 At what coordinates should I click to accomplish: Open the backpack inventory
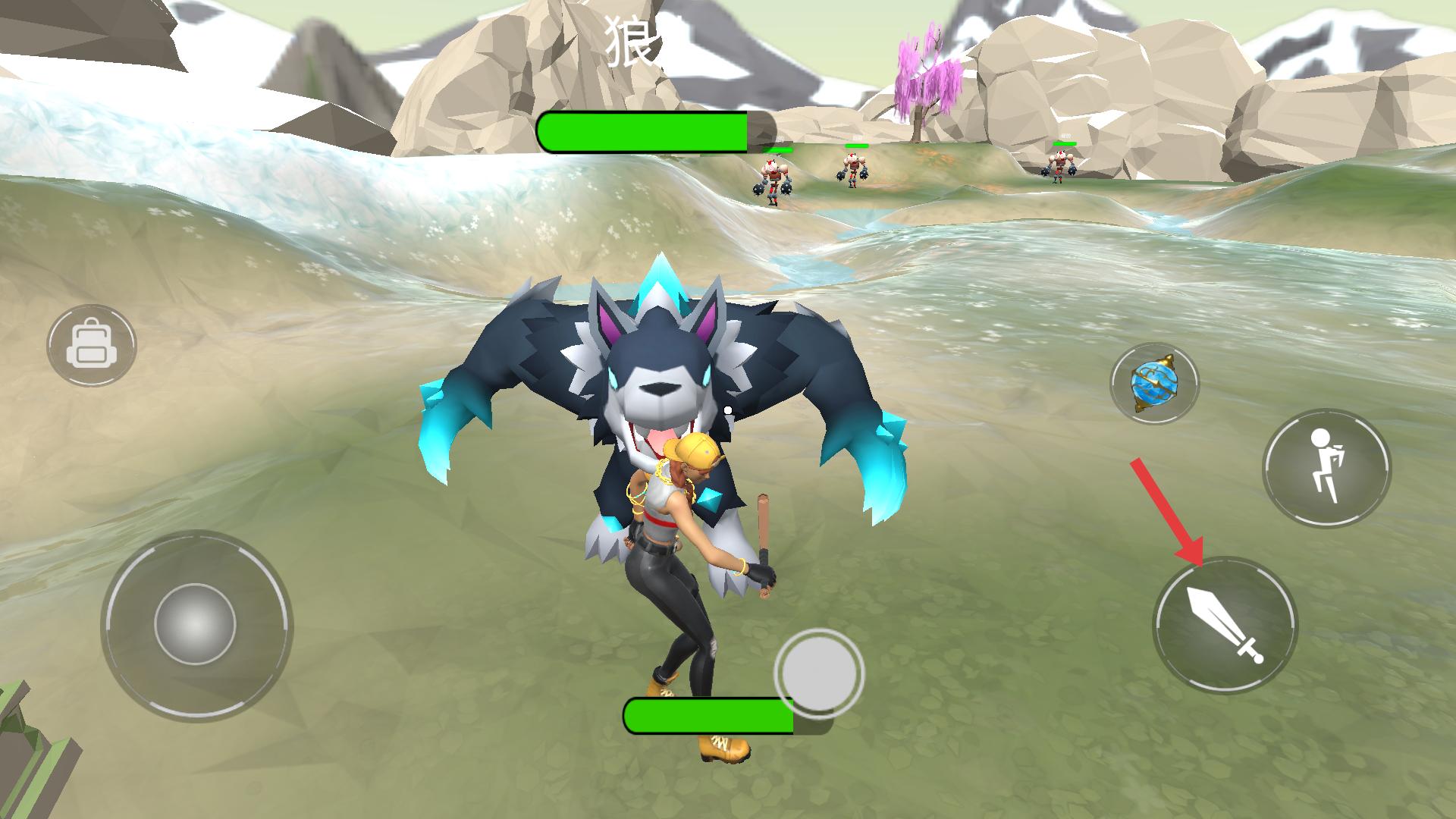click(x=91, y=346)
